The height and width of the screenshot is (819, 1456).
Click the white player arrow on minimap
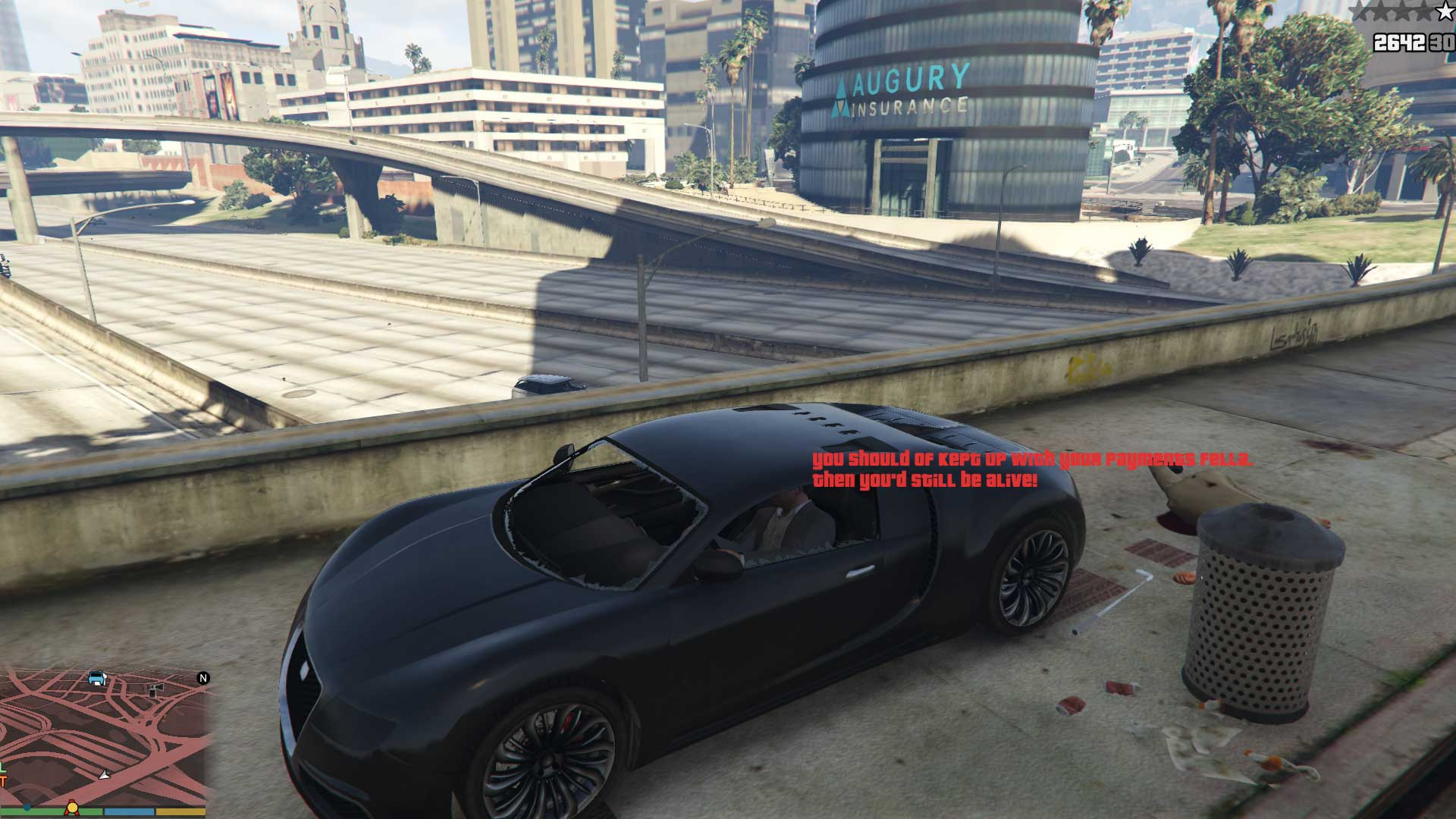[x=105, y=775]
